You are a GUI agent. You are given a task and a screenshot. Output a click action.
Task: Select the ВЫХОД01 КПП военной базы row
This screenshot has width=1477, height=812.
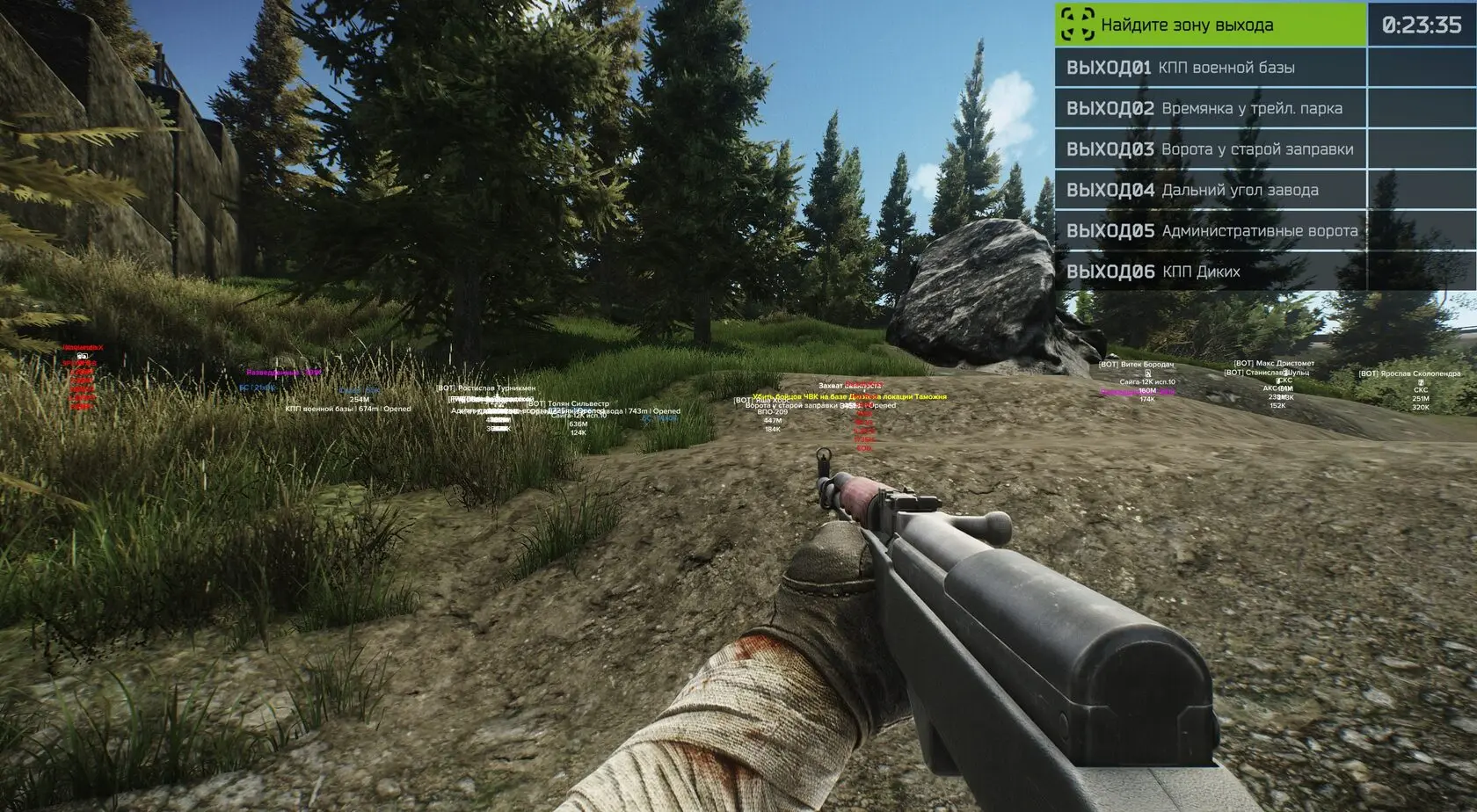click(x=1211, y=68)
